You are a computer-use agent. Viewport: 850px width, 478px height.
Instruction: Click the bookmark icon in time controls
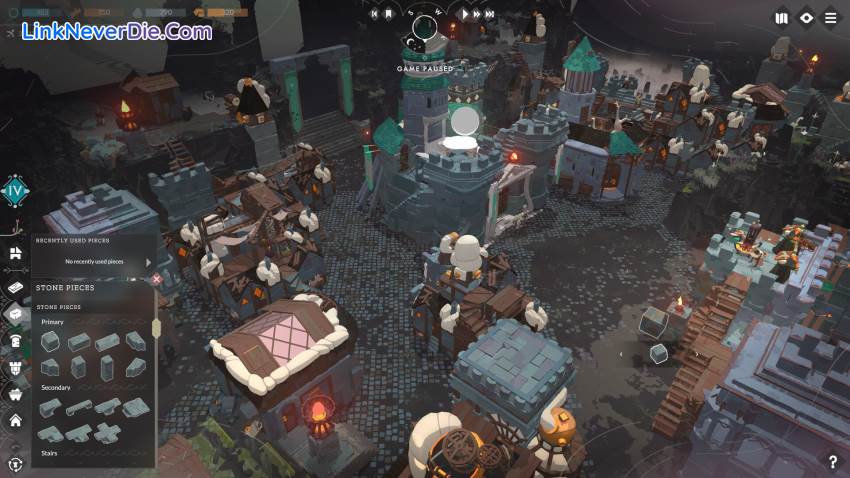(389, 14)
